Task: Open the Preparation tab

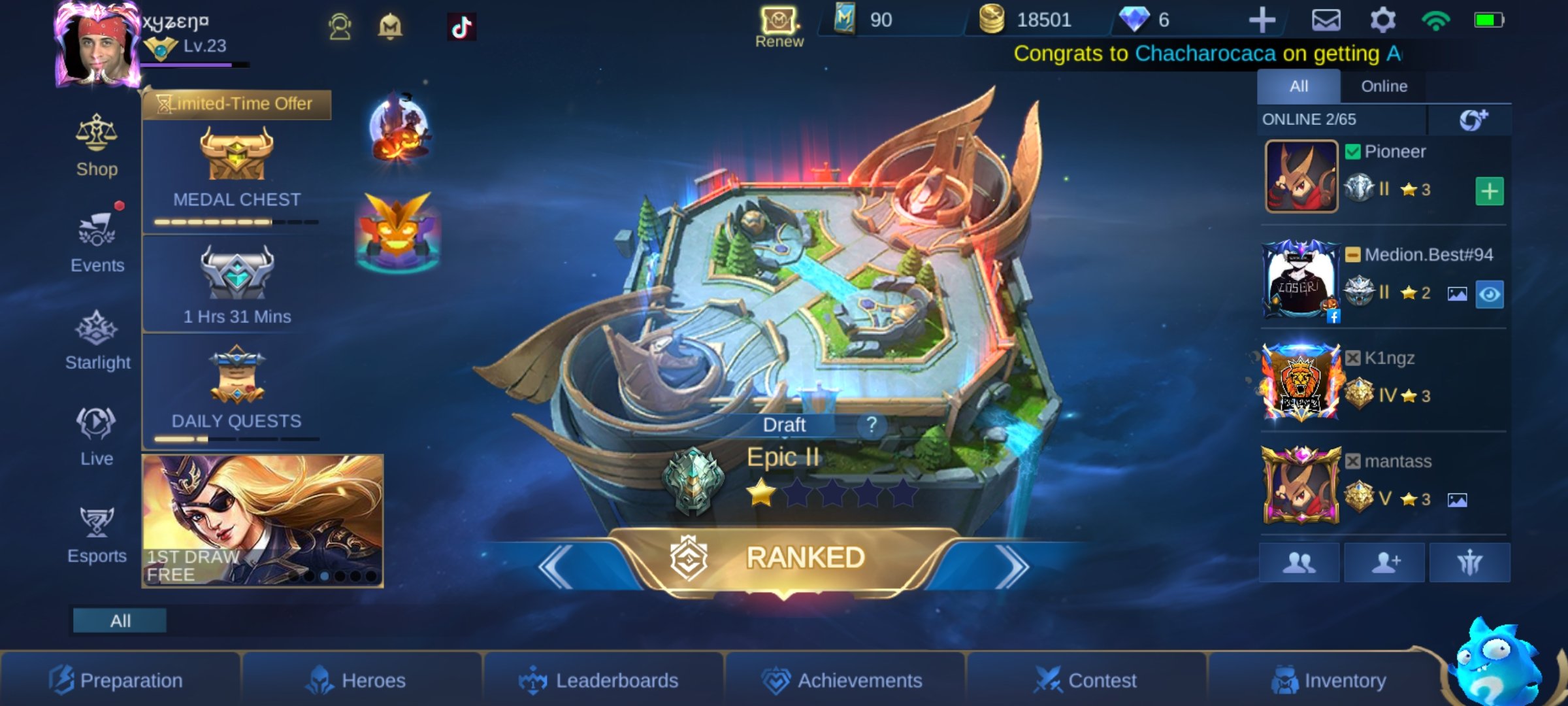Action: click(x=118, y=681)
